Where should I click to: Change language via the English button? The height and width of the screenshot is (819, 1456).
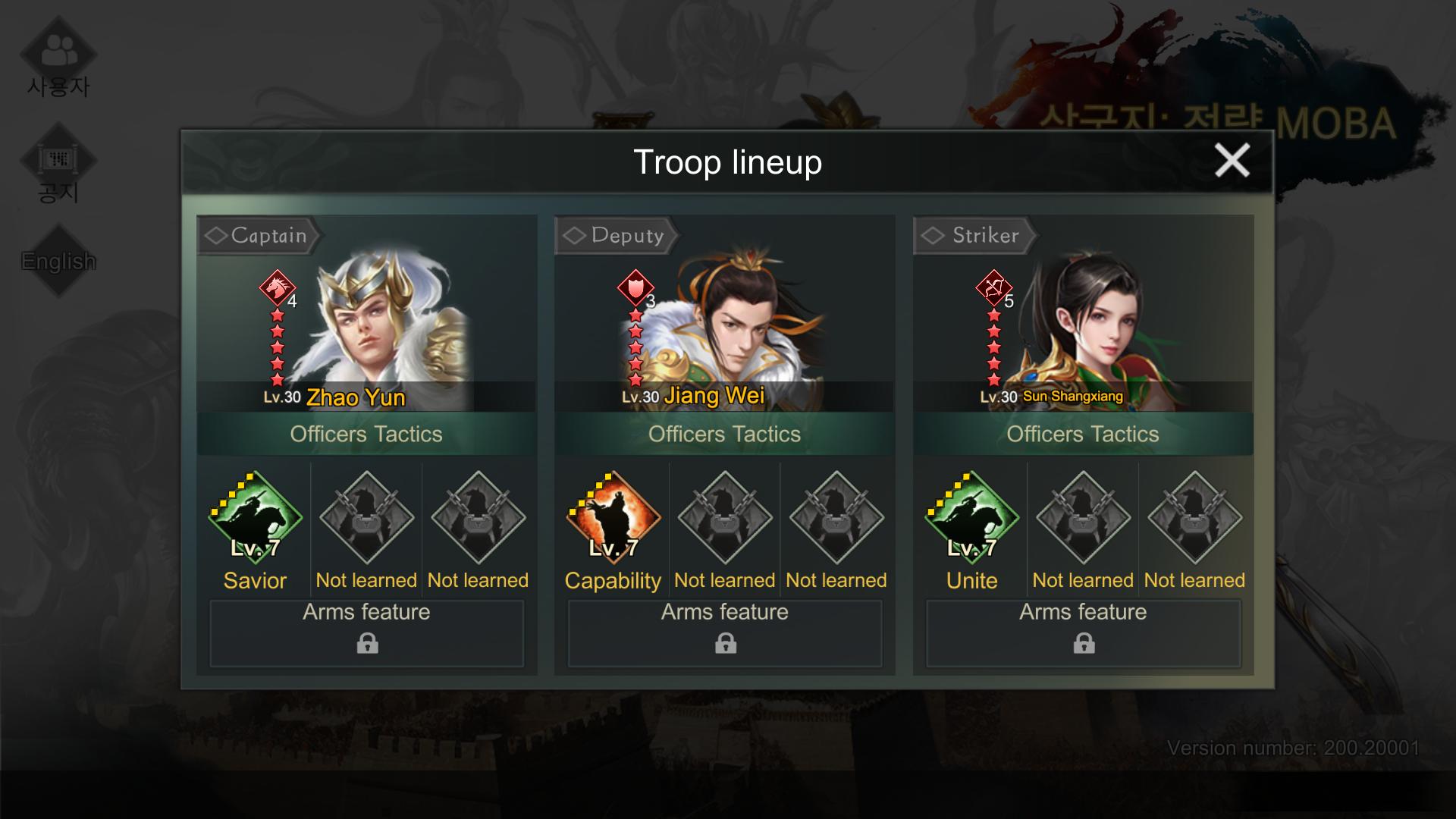(x=58, y=261)
